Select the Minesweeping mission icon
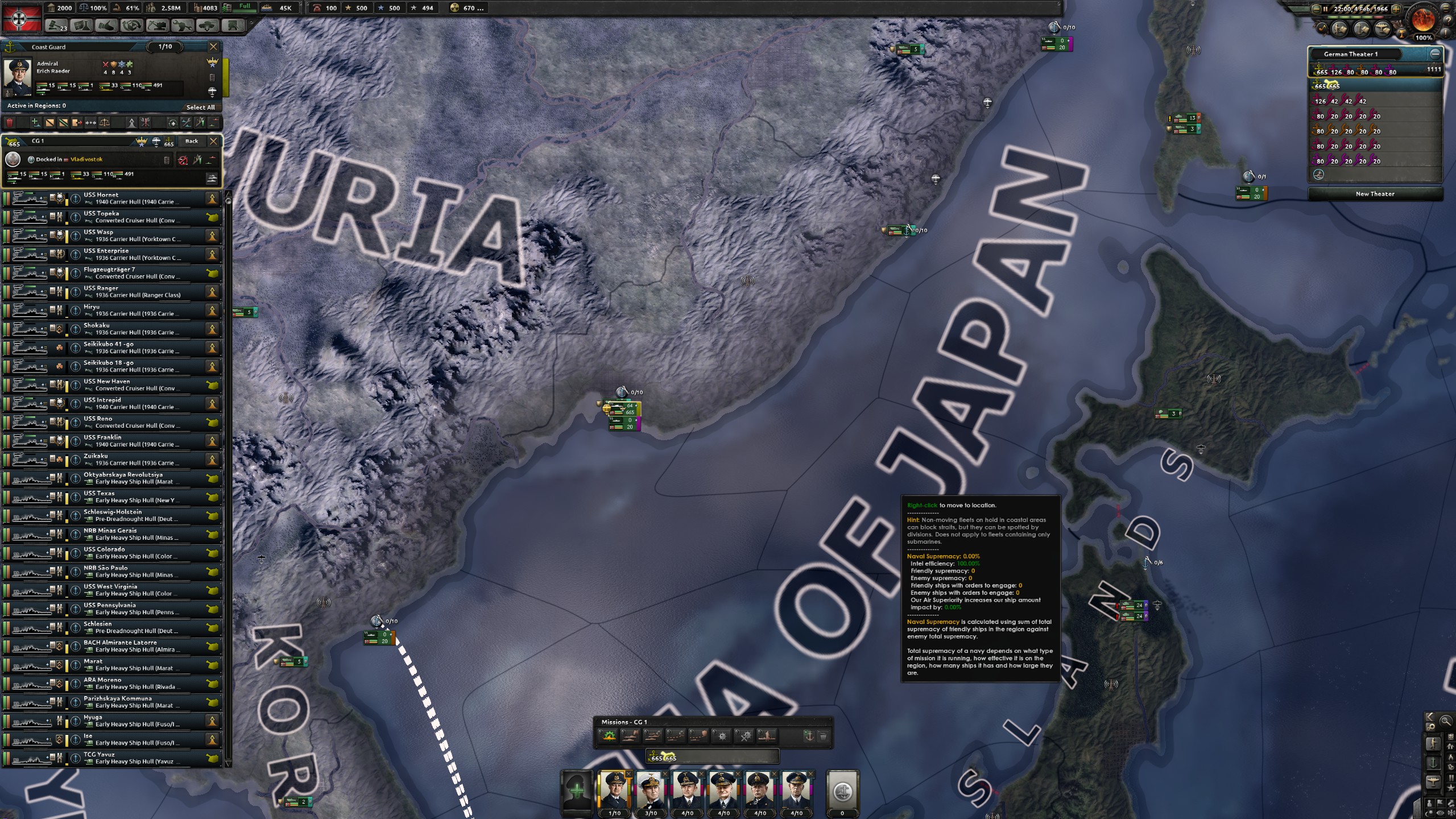 pyautogui.click(x=744, y=737)
